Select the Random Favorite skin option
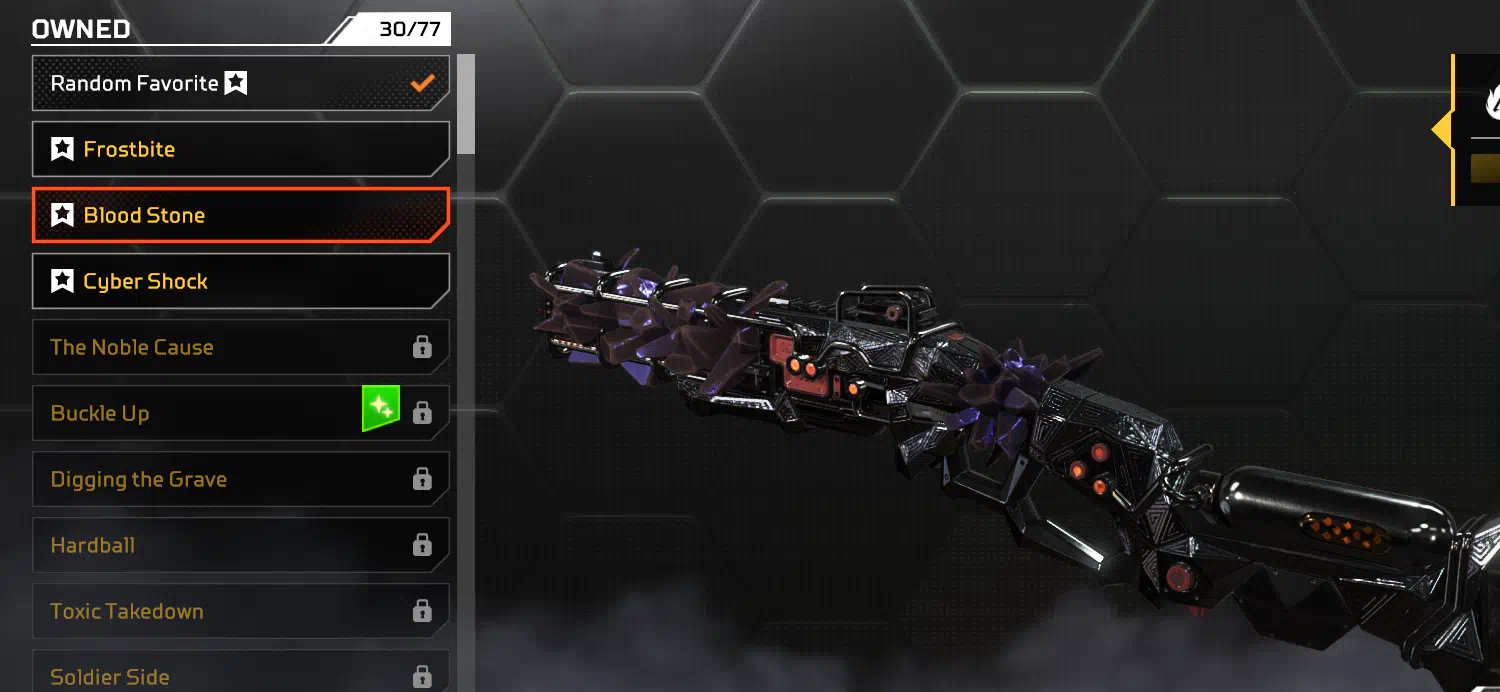The width and height of the screenshot is (1500, 692). (240, 83)
